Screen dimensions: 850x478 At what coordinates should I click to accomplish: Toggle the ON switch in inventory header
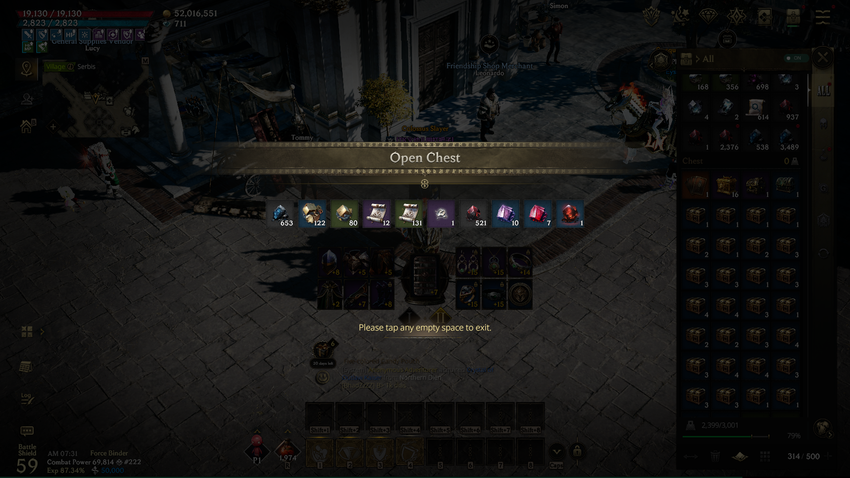click(x=796, y=59)
